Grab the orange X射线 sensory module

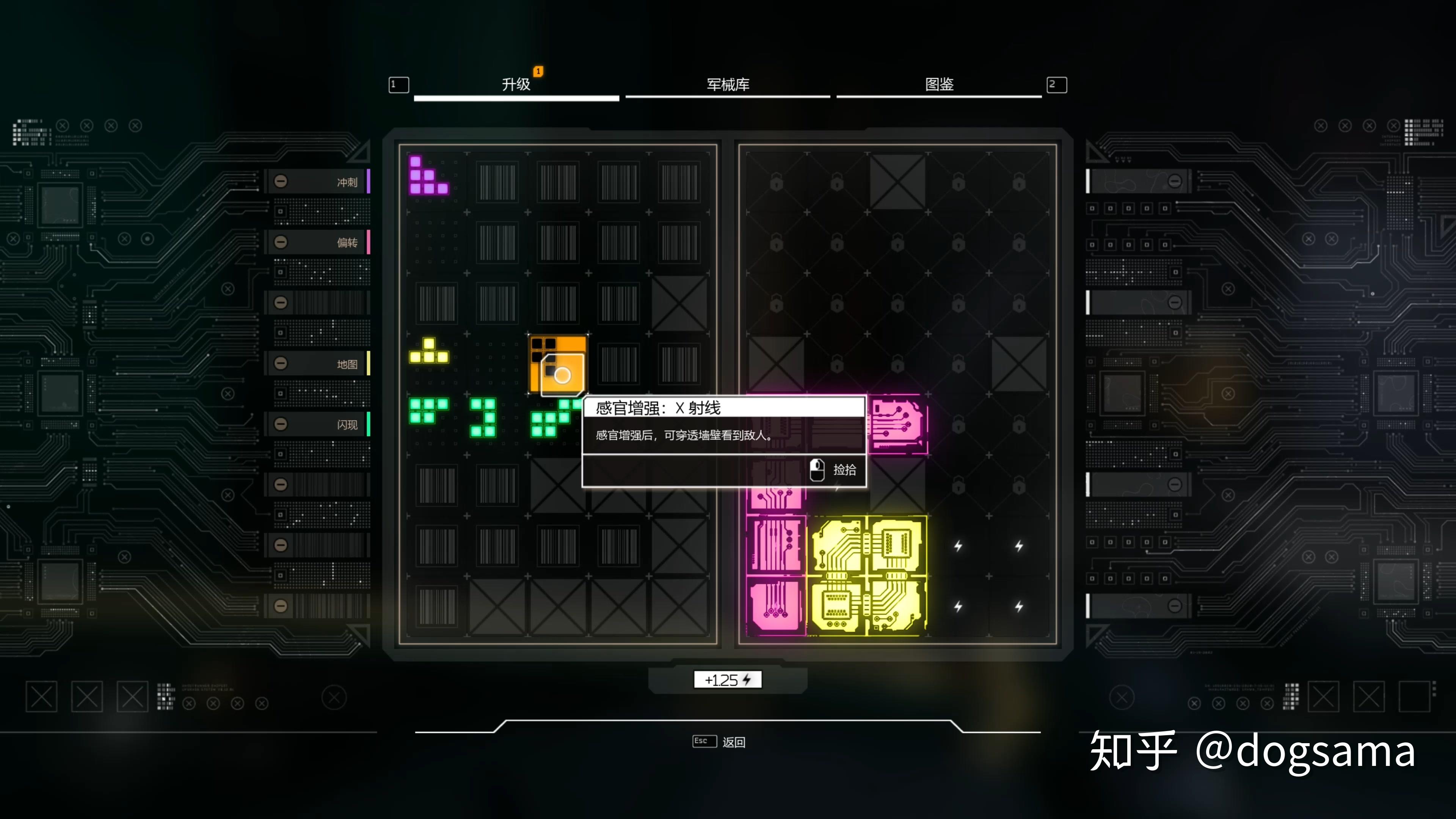[x=558, y=364]
